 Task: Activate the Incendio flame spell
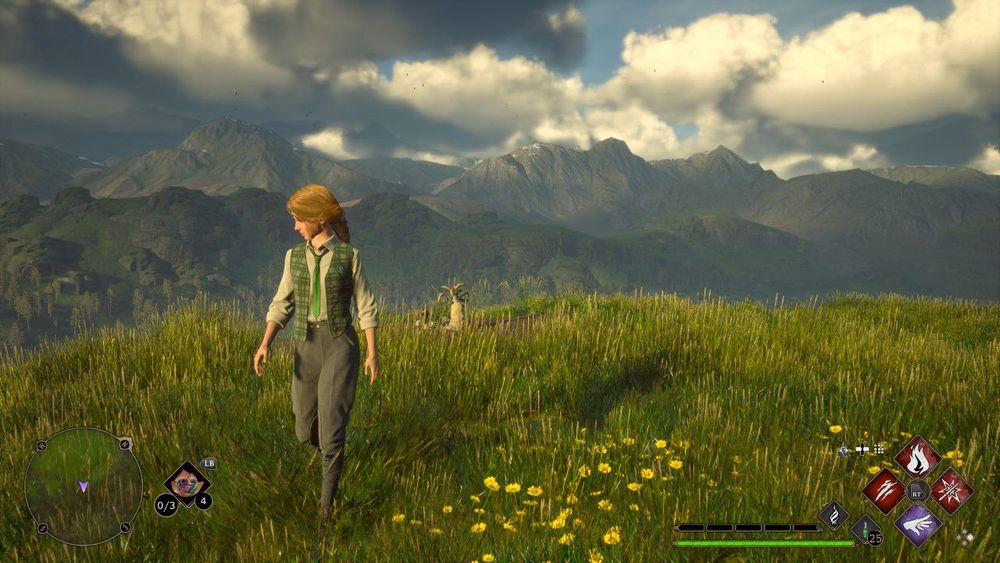[917, 457]
